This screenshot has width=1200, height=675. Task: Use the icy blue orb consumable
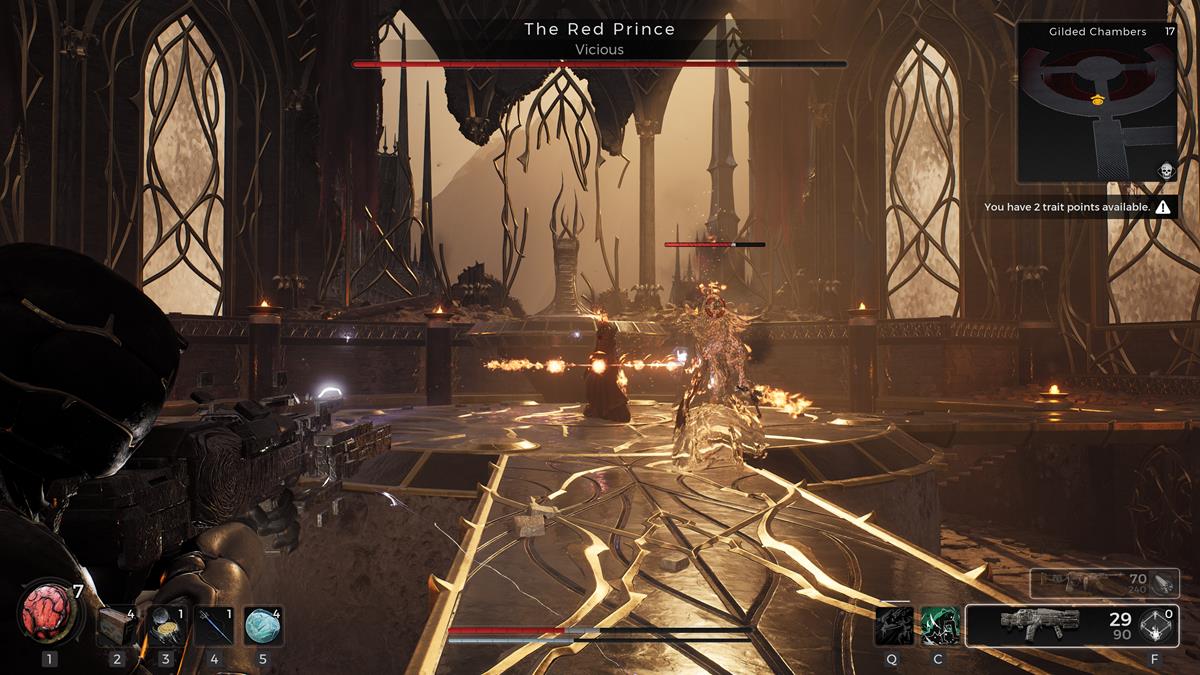[262, 626]
